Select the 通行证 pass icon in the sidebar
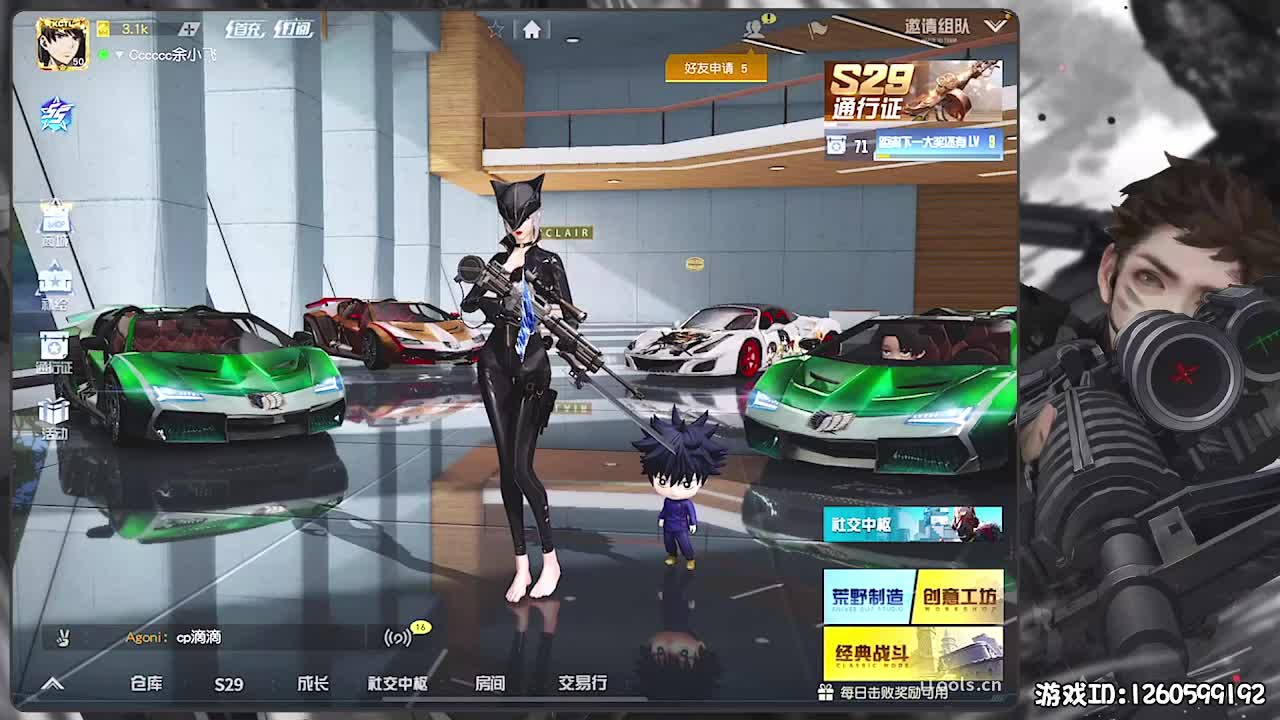This screenshot has height=720, width=1280. (55, 352)
